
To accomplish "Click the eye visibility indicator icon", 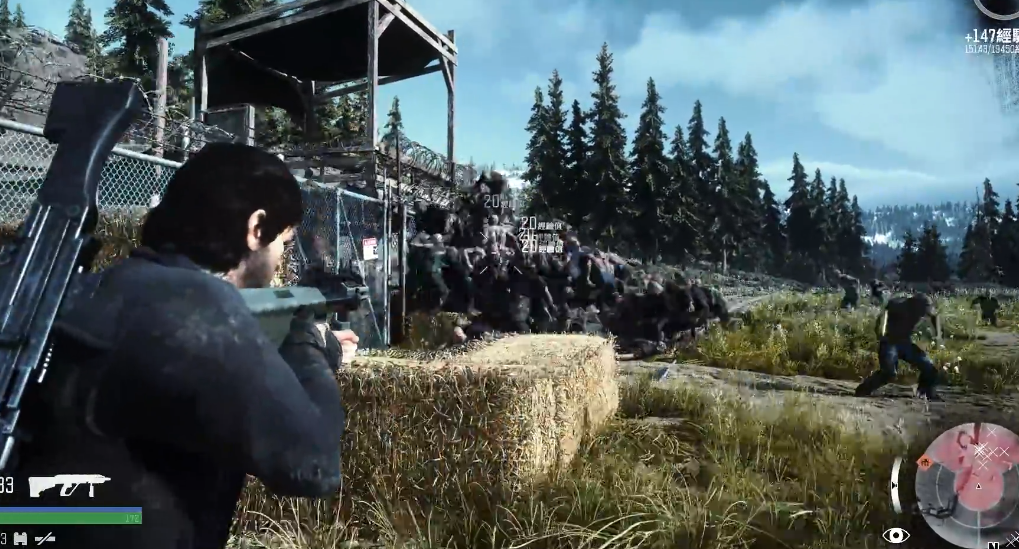I will 895,535.
